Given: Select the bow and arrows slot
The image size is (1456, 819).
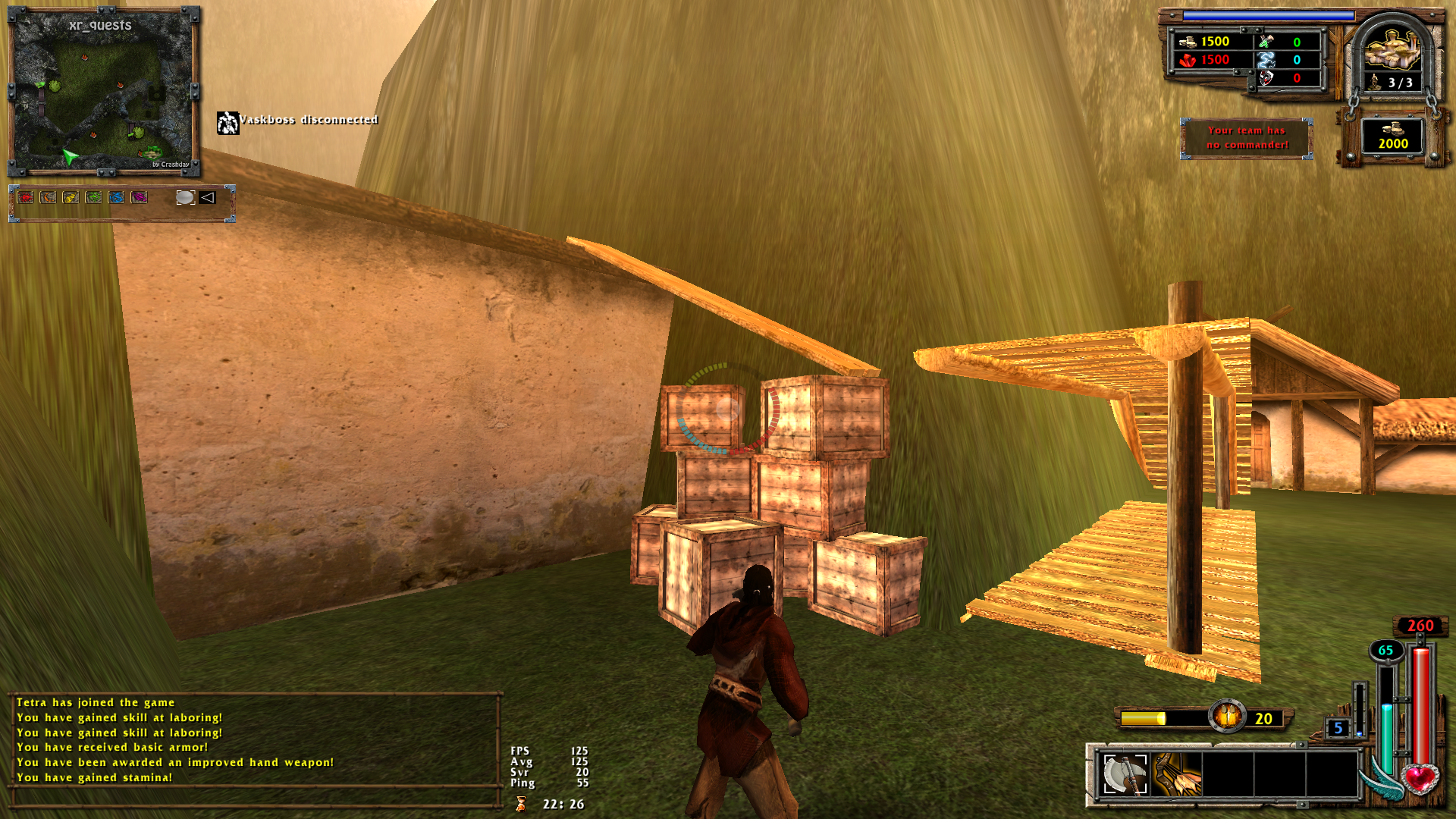Looking at the screenshot, I should point(1177,774).
